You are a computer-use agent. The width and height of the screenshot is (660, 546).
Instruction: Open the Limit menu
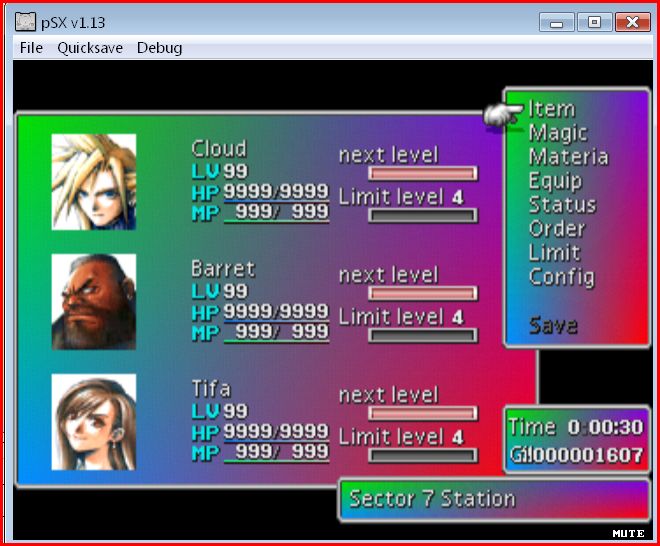click(x=554, y=253)
